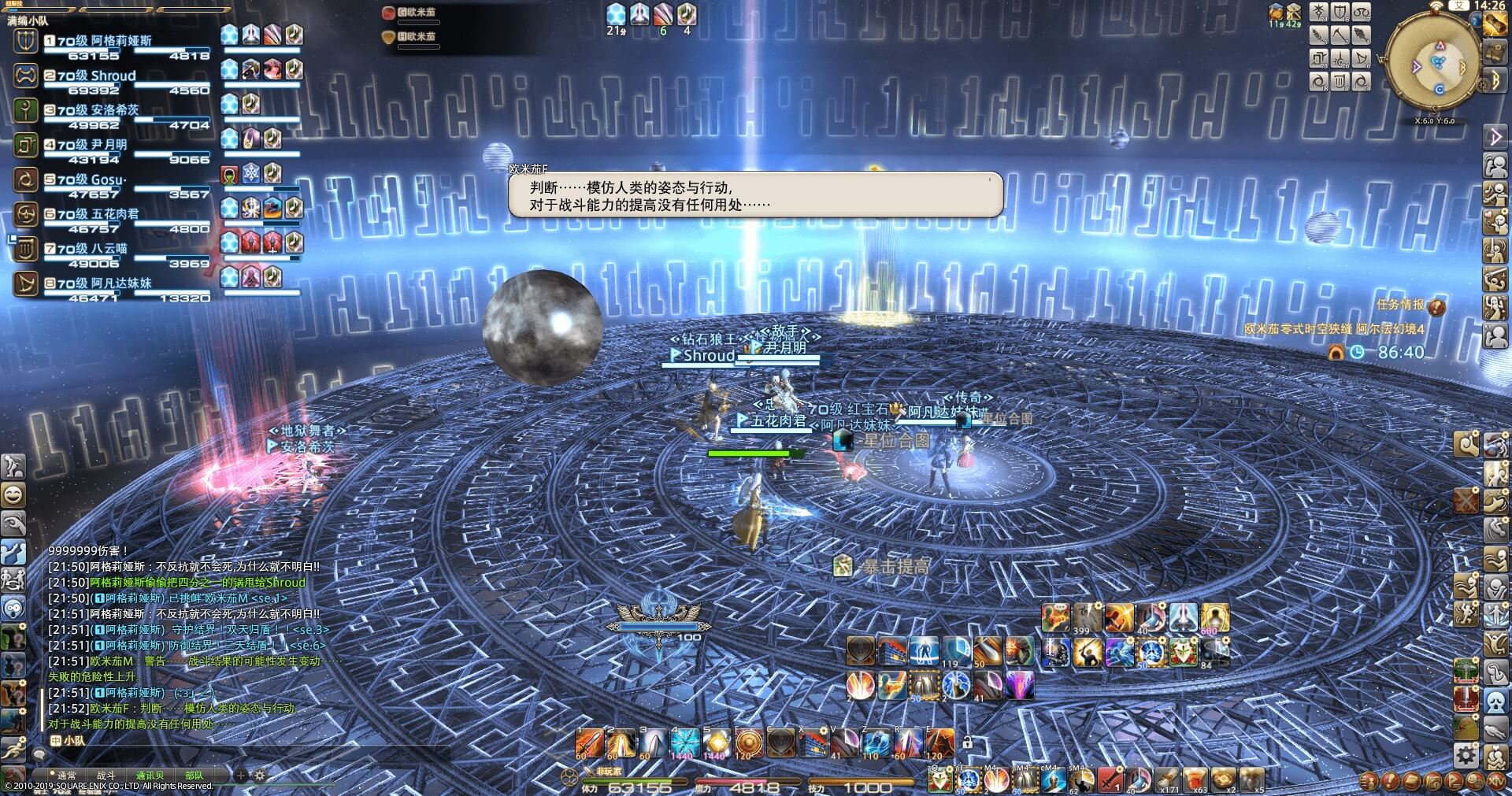Toggle the hotbar padlock
Image resolution: width=1512 pixels, height=796 pixels.
pyautogui.click(x=967, y=742)
